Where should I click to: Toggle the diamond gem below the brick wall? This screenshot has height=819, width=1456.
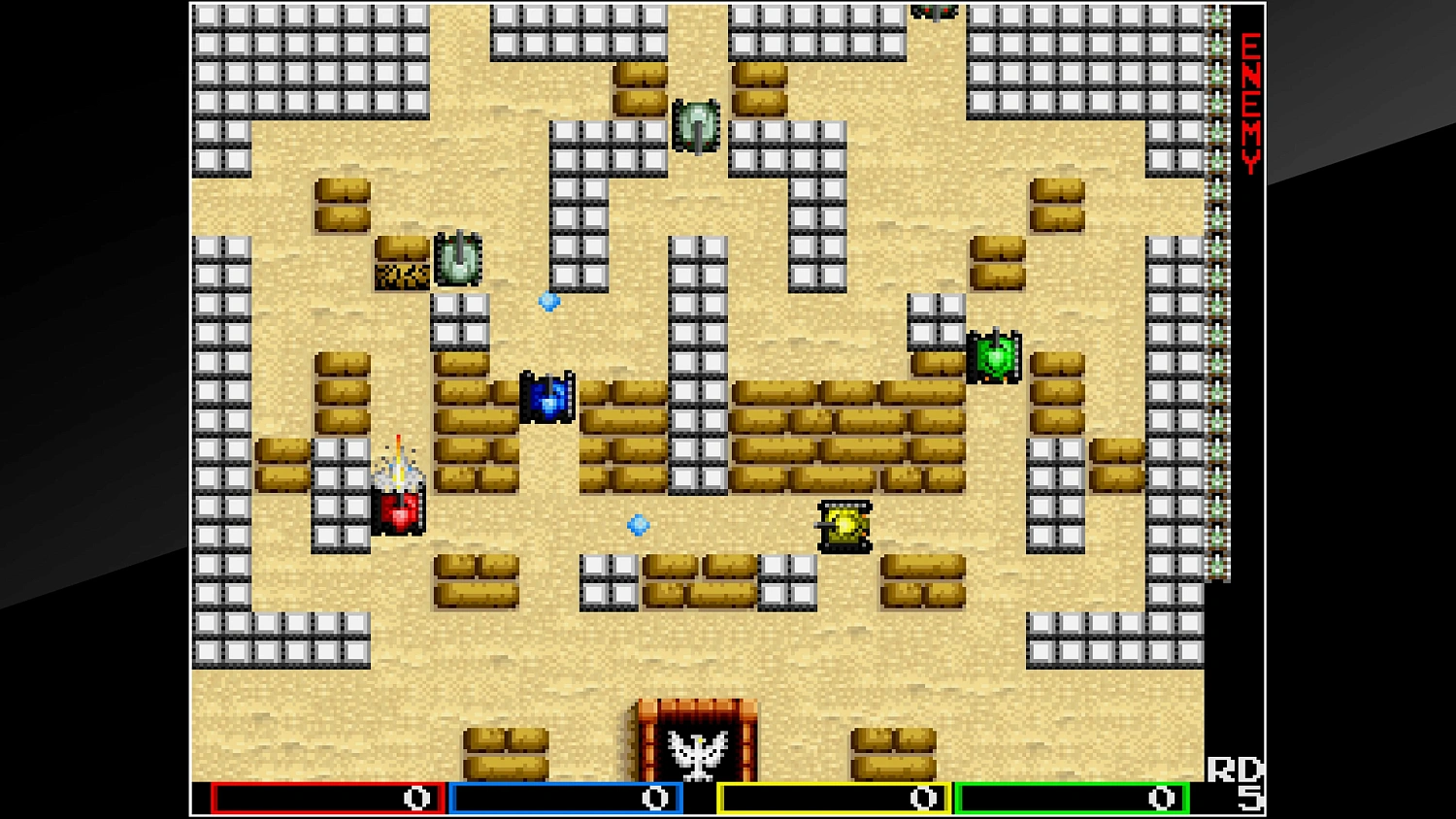pos(637,524)
